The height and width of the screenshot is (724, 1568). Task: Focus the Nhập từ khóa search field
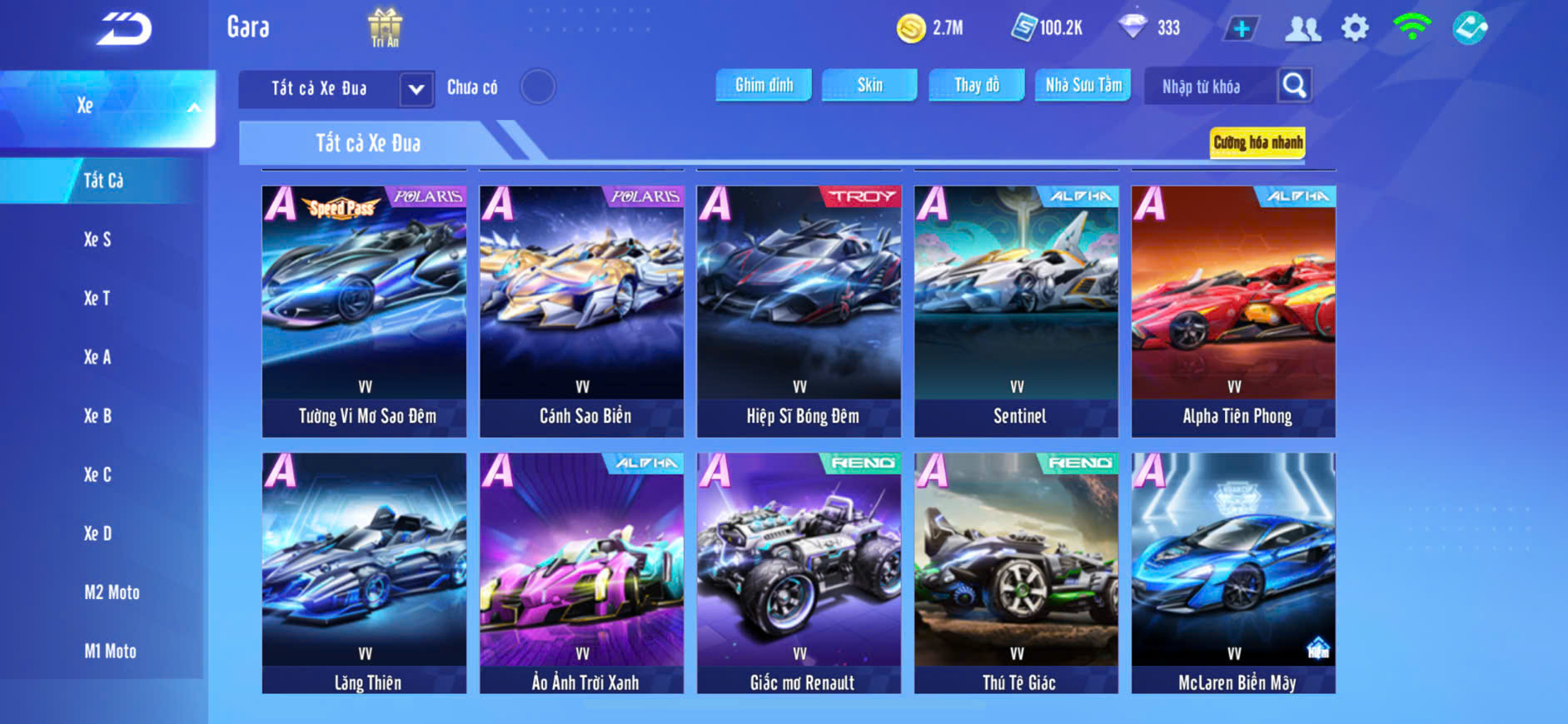tap(1209, 87)
